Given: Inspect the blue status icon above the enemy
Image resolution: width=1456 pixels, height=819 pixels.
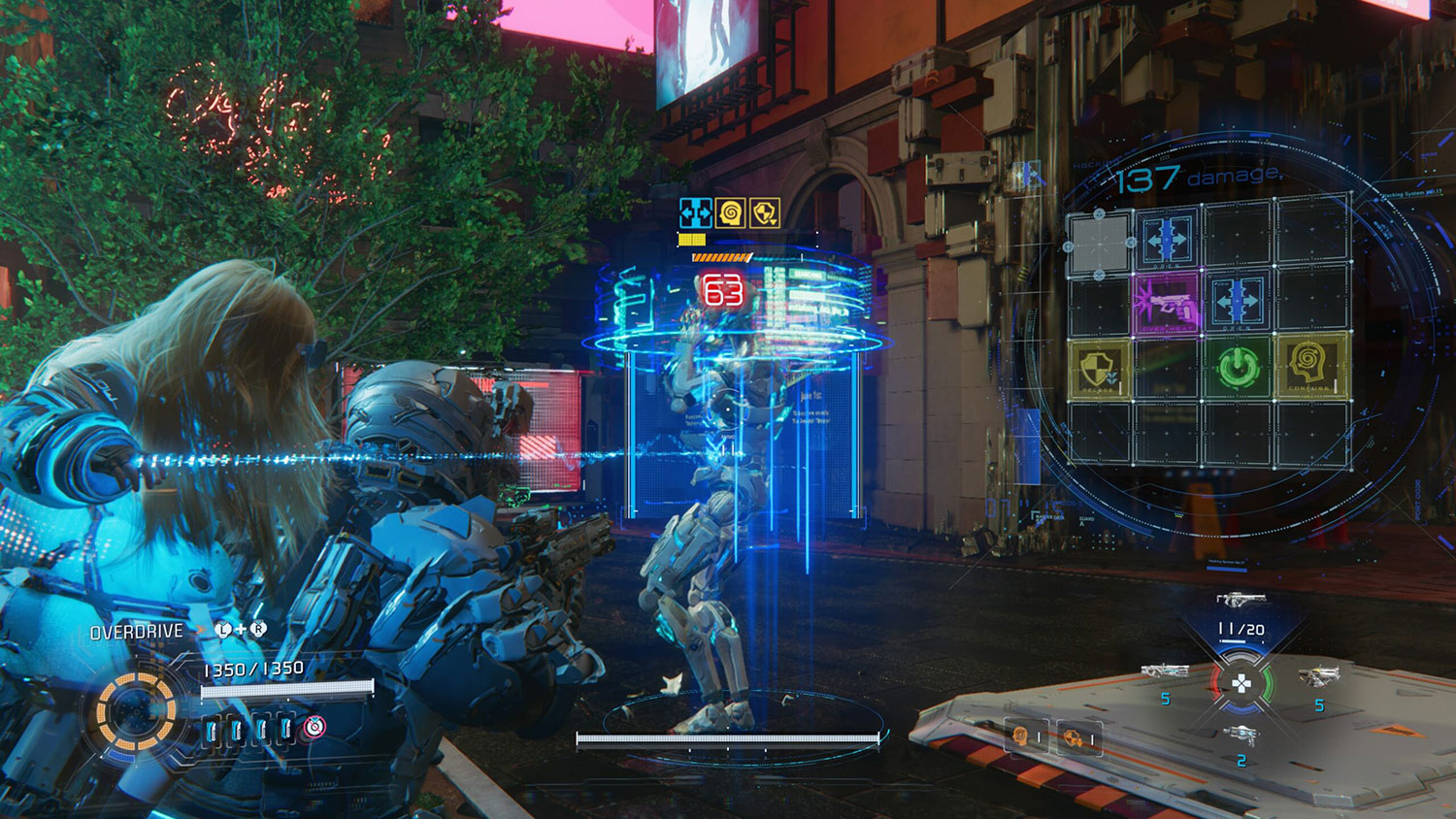Looking at the screenshot, I should 695,213.
